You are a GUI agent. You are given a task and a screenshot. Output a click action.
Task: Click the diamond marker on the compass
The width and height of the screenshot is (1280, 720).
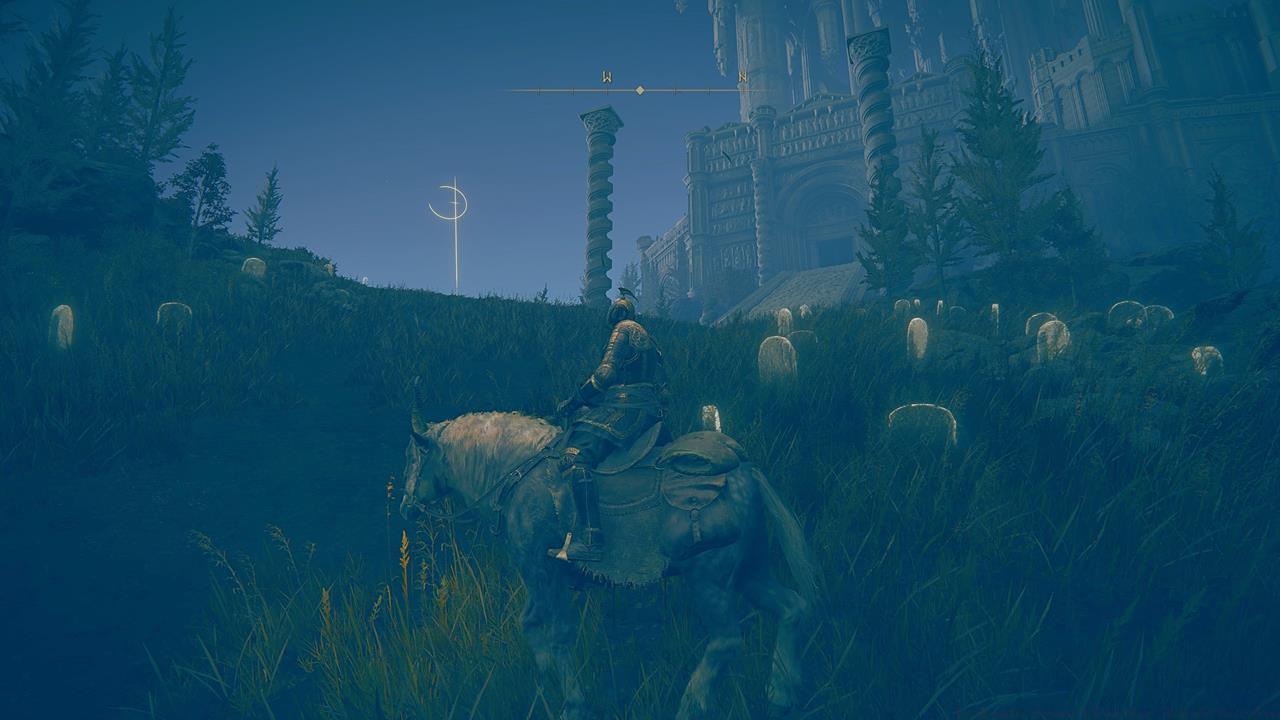pos(640,90)
